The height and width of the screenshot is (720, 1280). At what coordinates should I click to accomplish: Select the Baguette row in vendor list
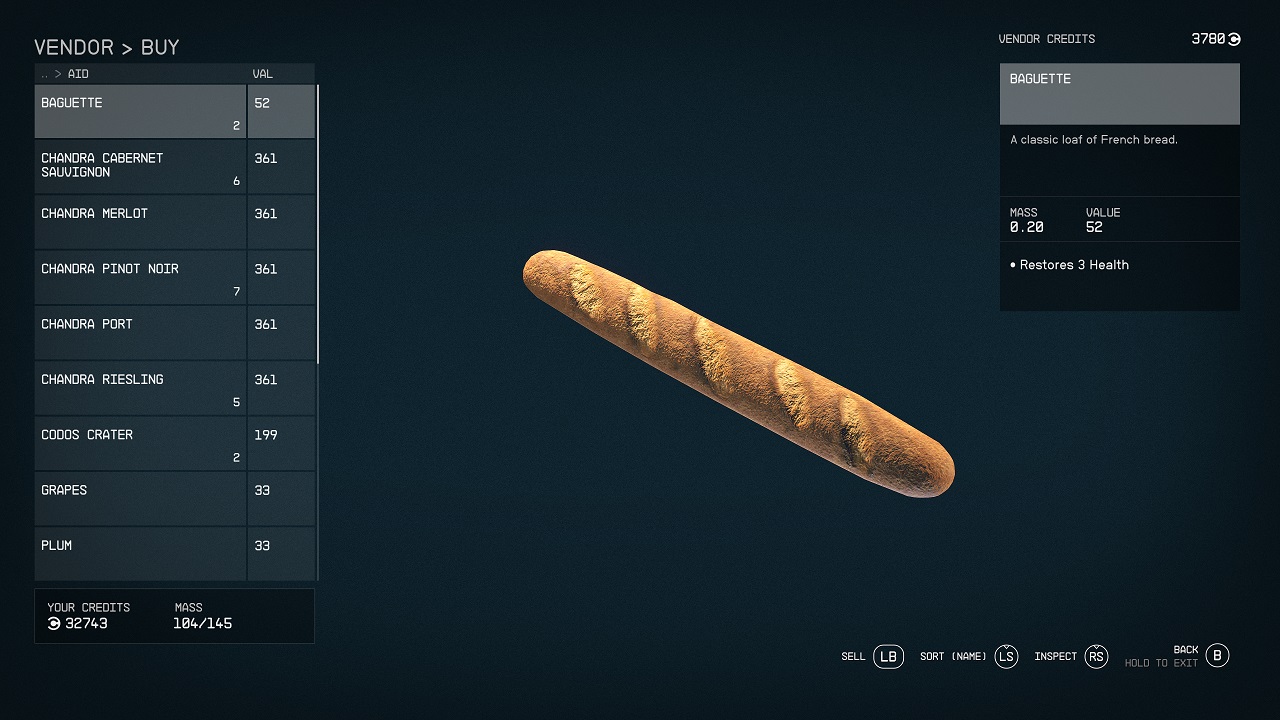tap(140, 111)
